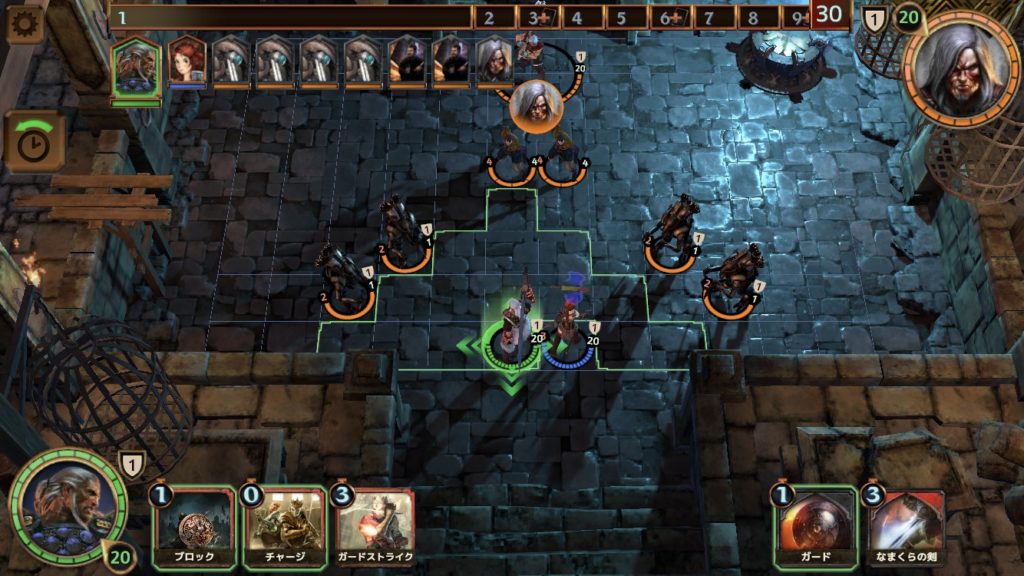Select the ガード card
The width and height of the screenshot is (1024, 576).
(x=816, y=527)
